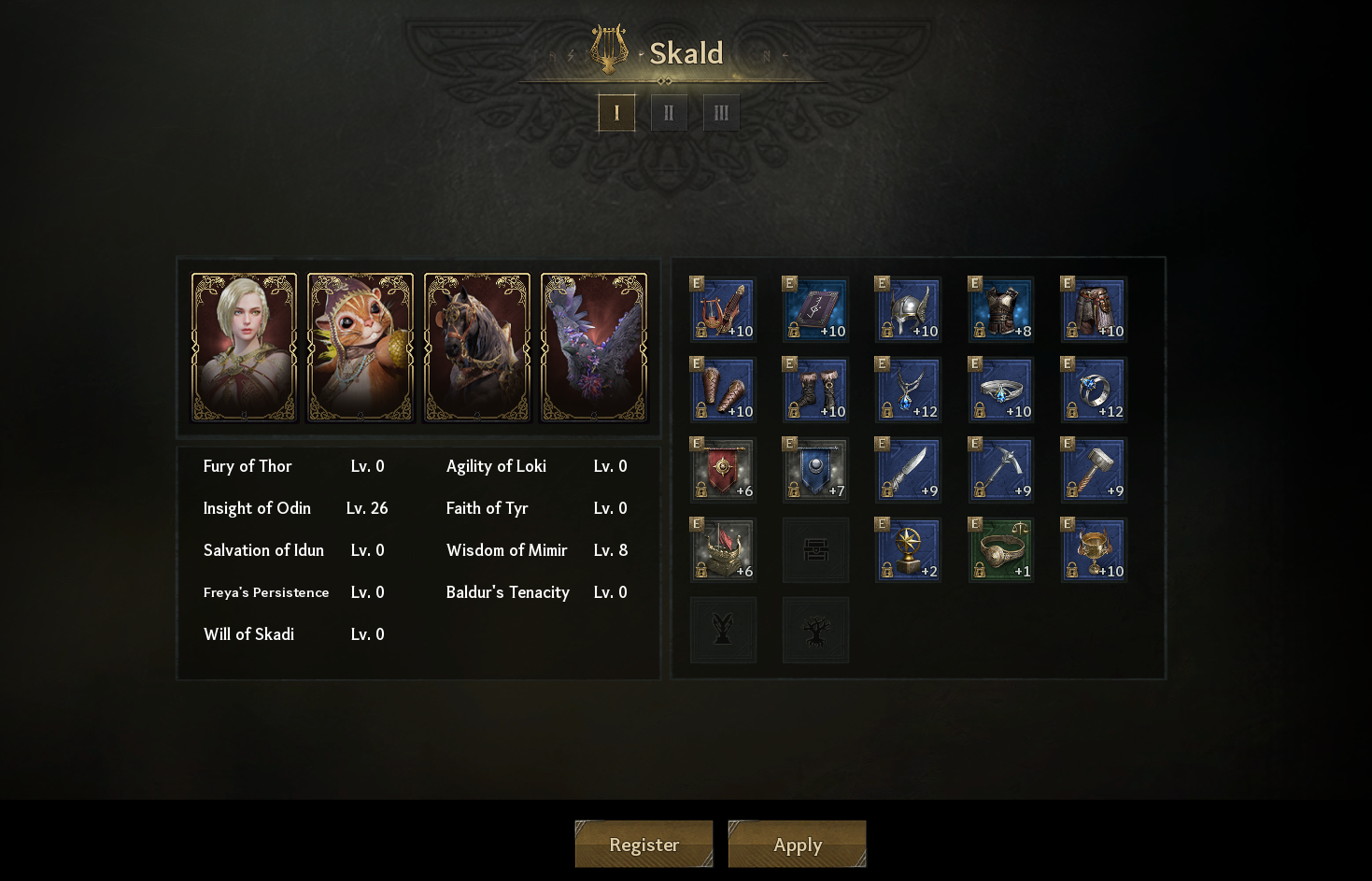1372x881 pixels.
Task: Click the blue gem necklace slot
Action: tap(908, 390)
